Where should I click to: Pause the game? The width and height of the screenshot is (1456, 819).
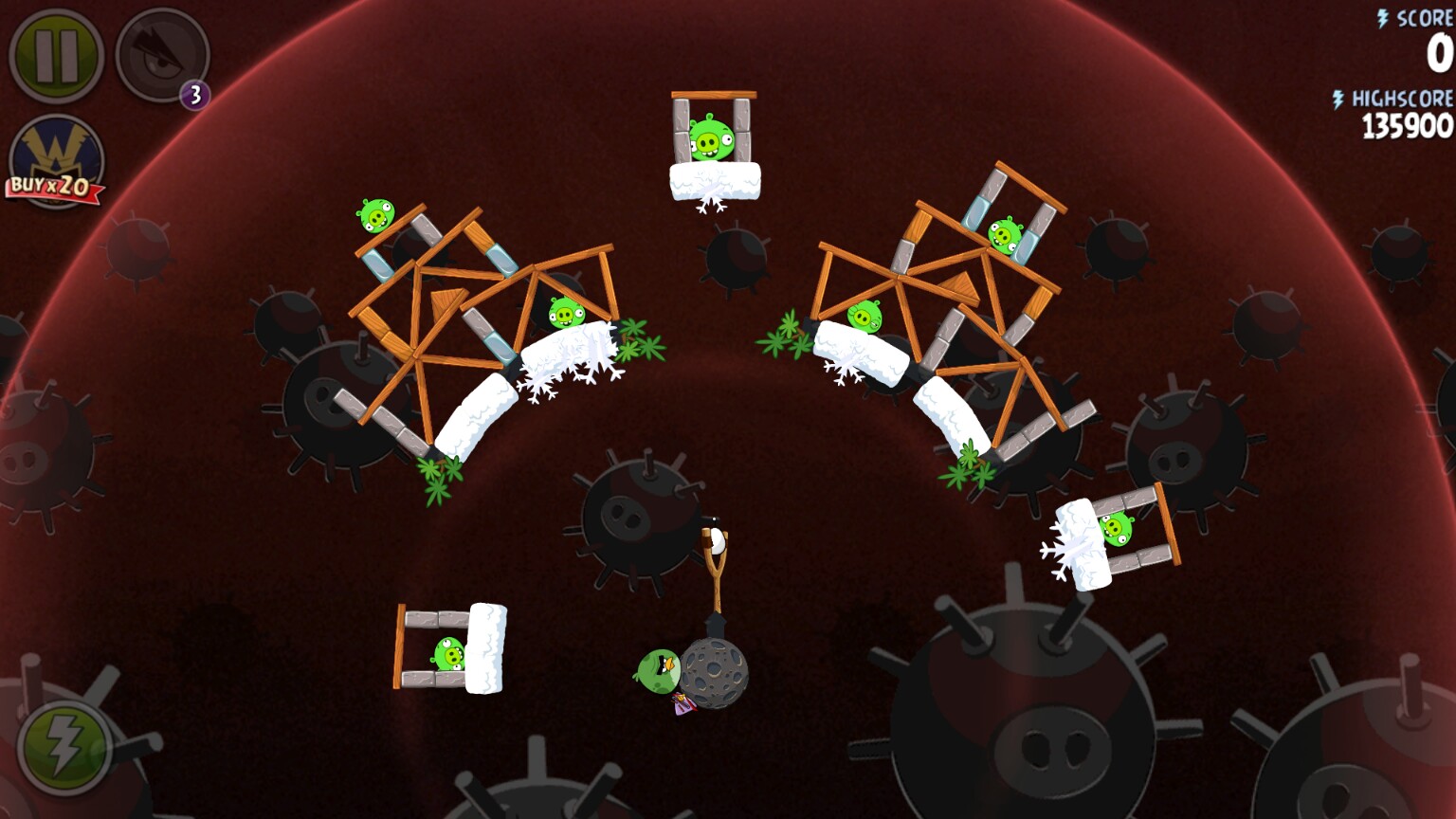tap(56, 56)
